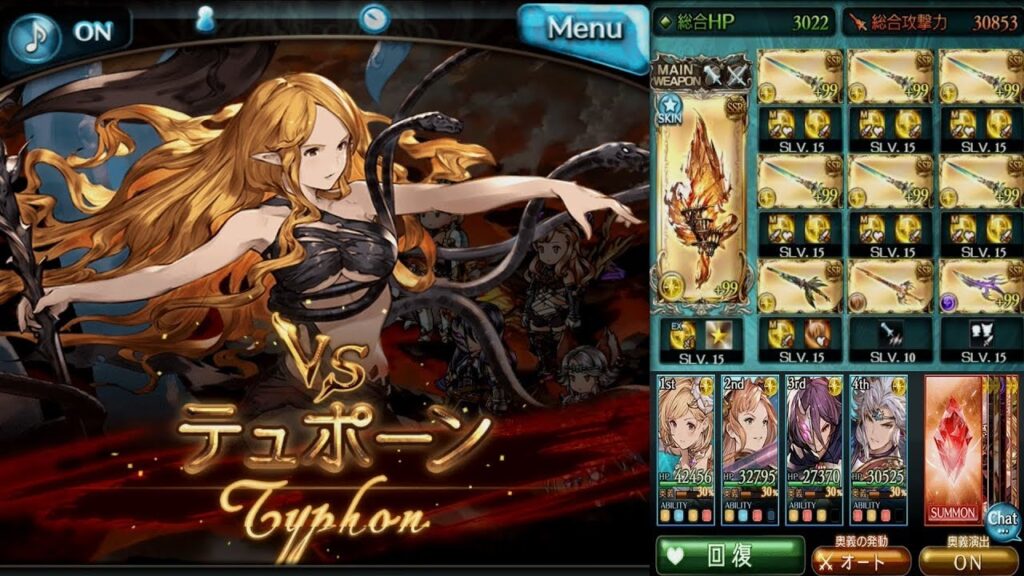Activate the オート auto charge attack button

[x=860, y=561]
